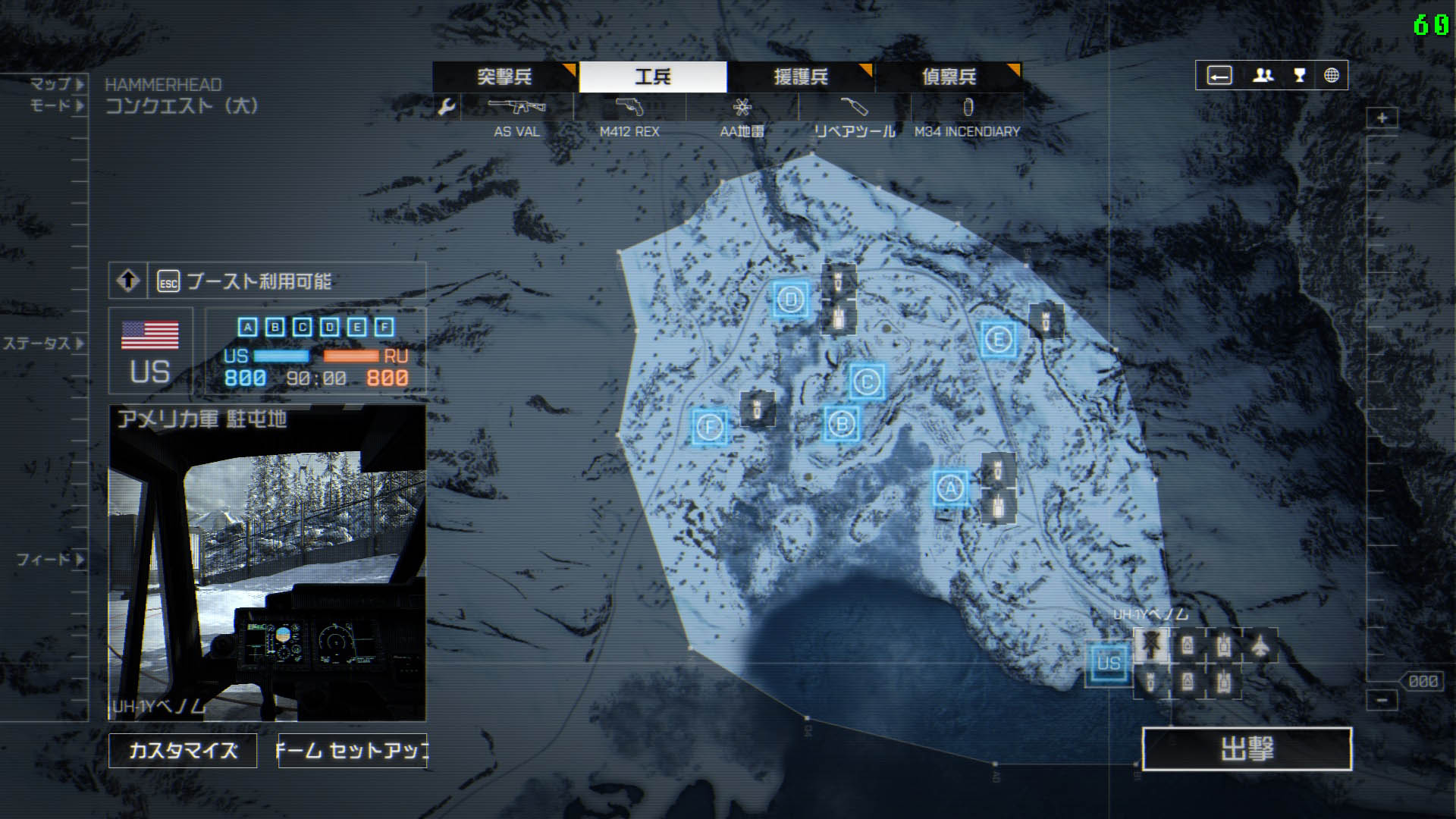Screen dimensions: 1456x819
Task: Select capture point A on map
Action: pyautogui.click(x=950, y=488)
